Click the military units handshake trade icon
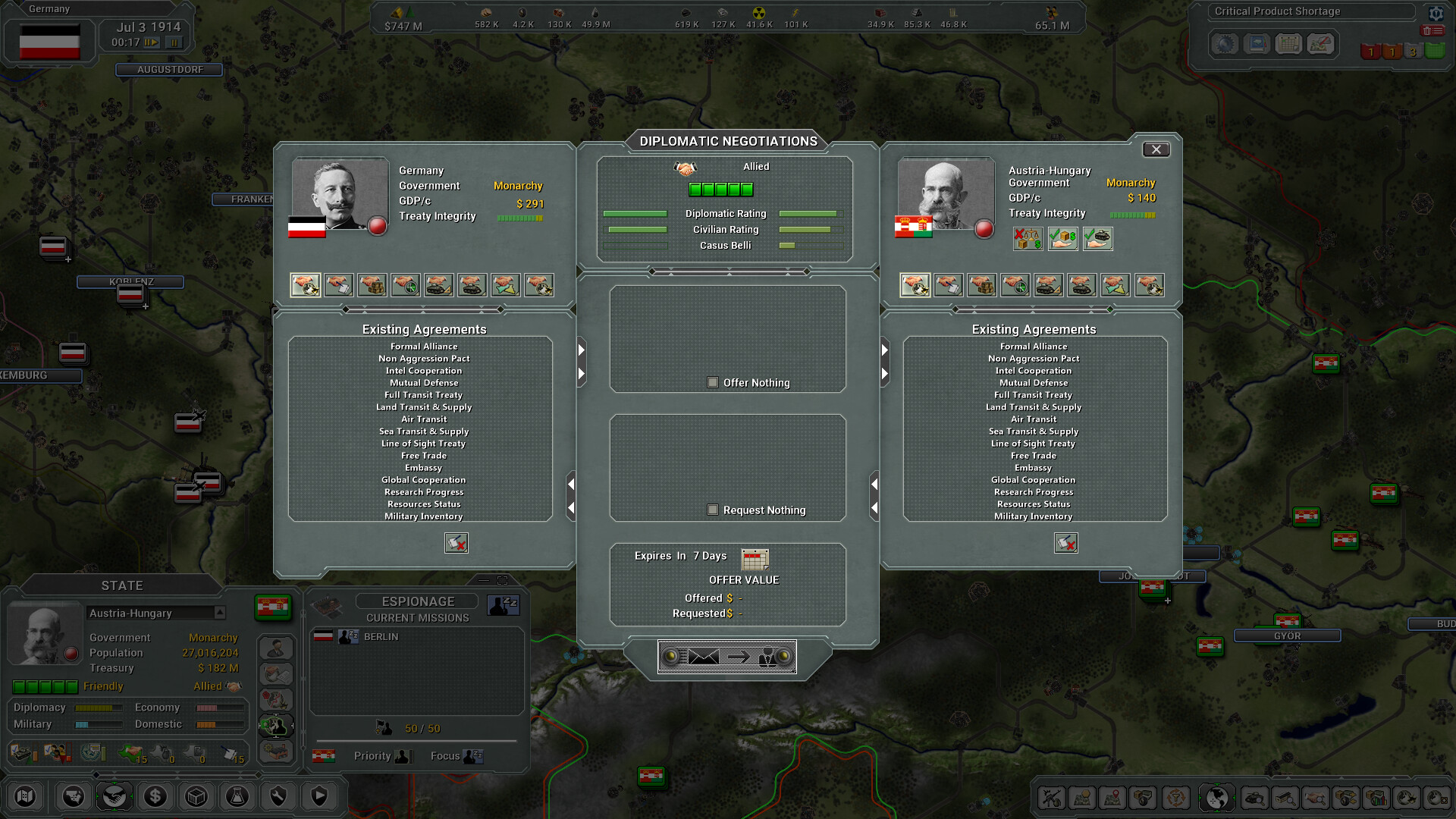Screen dimensions: 1456x819 (472, 284)
